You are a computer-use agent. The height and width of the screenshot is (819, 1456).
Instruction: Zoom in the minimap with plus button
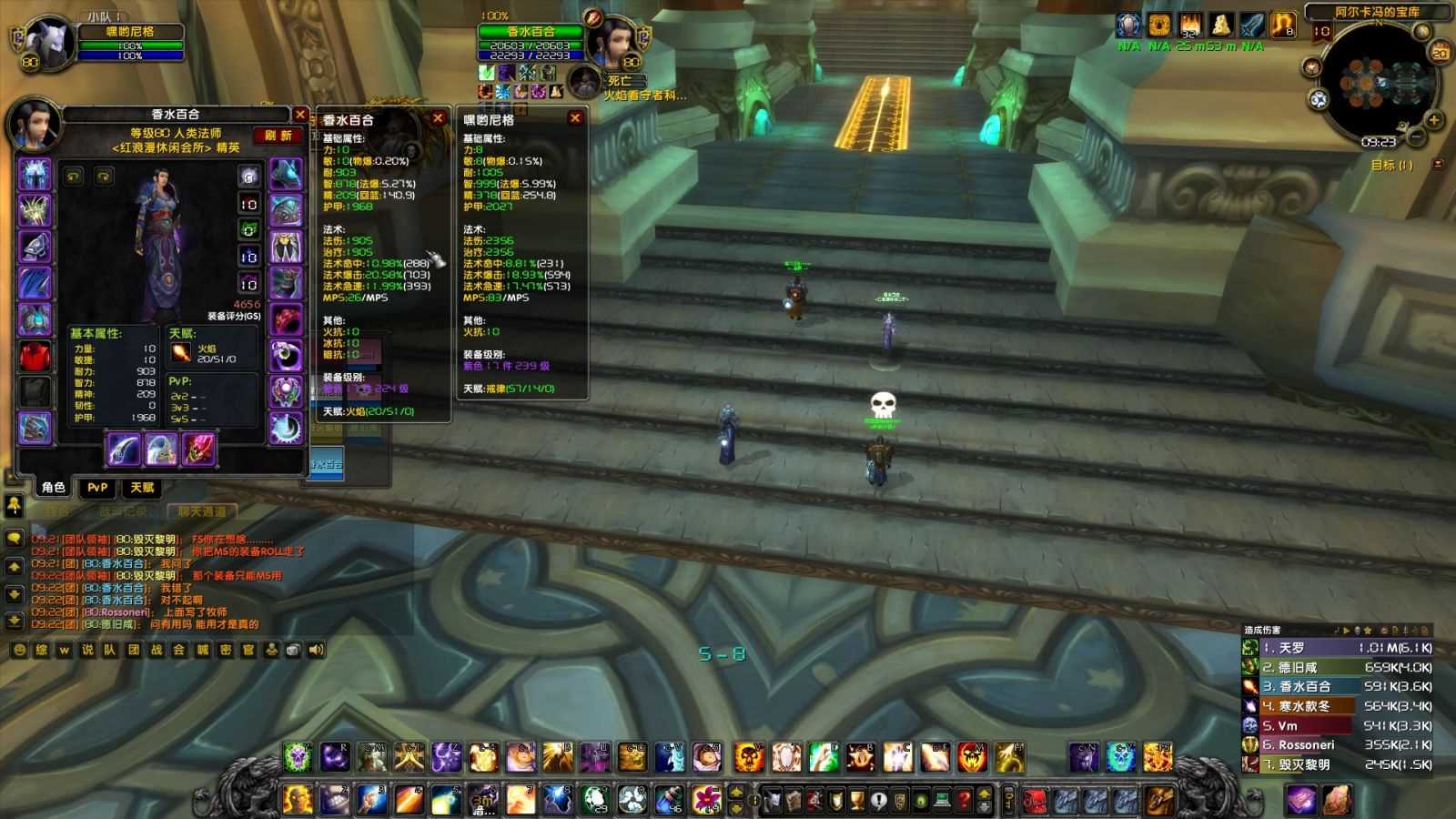click(x=1434, y=120)
